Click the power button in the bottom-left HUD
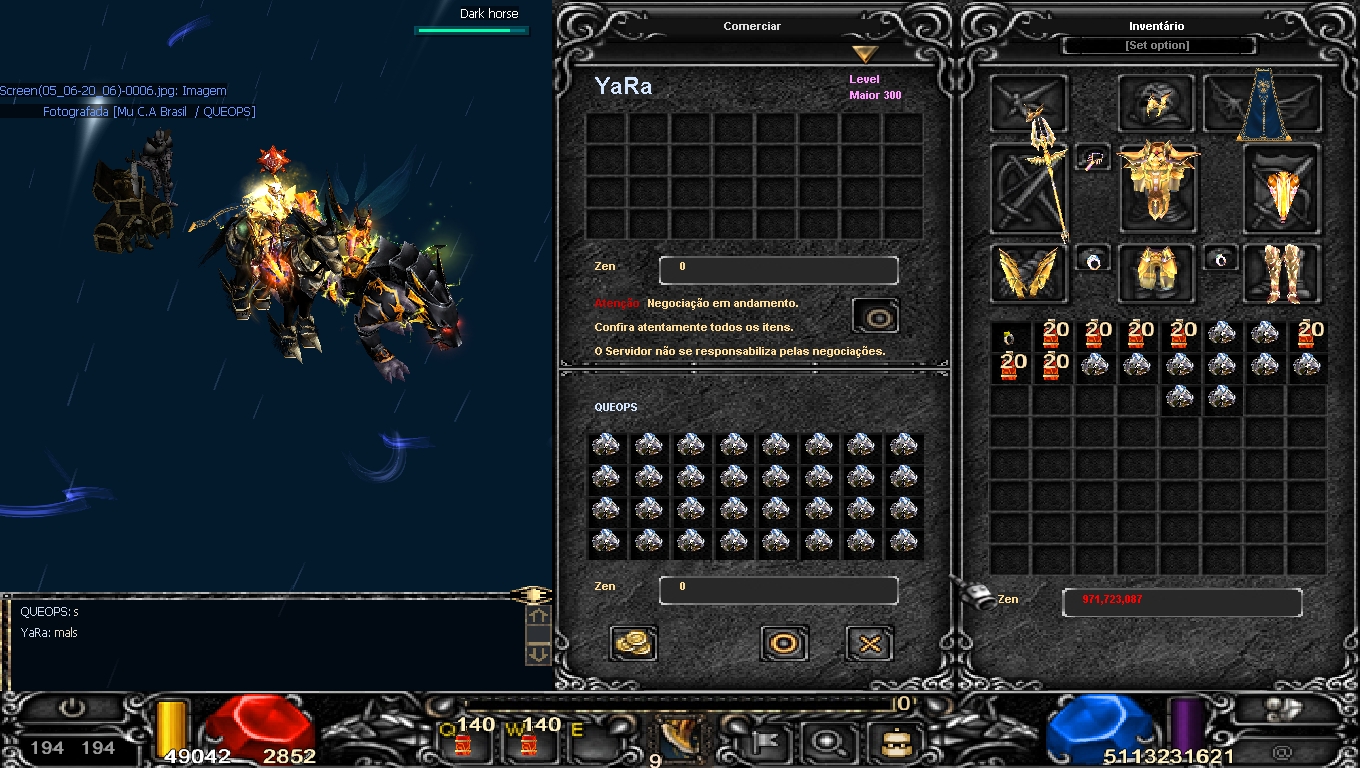 coord(72,709)
